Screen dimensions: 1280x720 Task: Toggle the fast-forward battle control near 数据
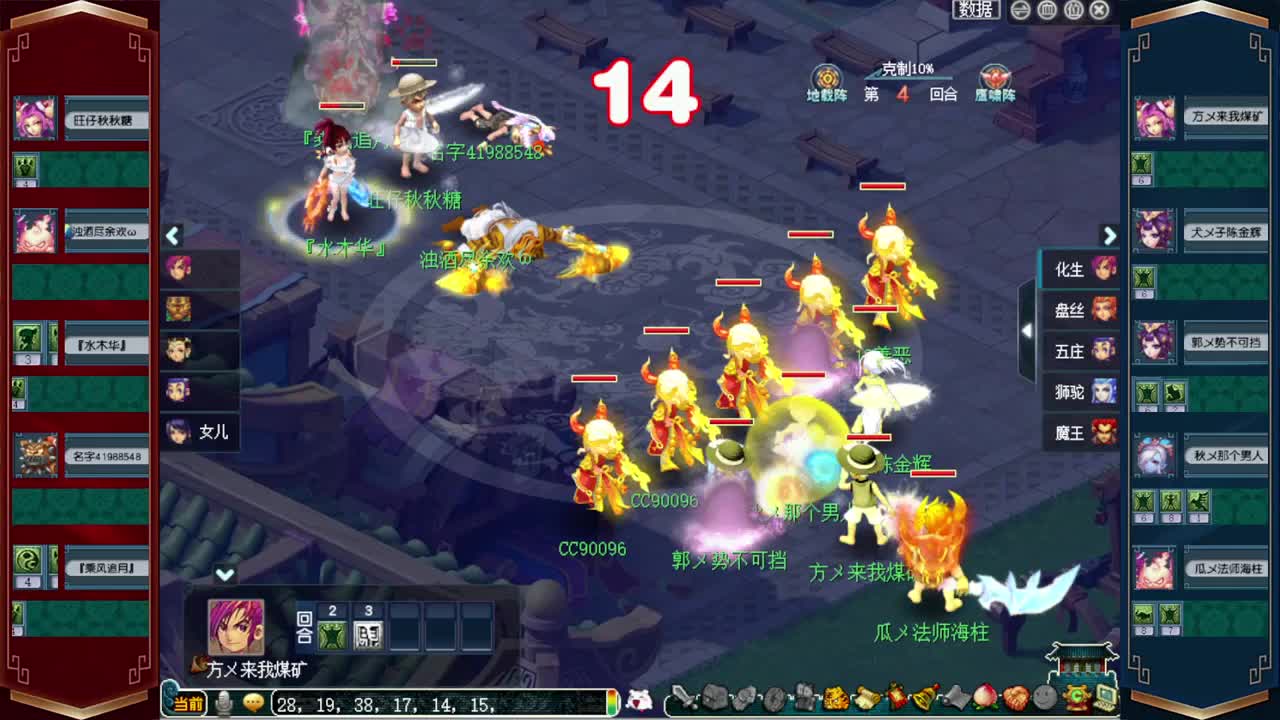(x=1019, y=10)
